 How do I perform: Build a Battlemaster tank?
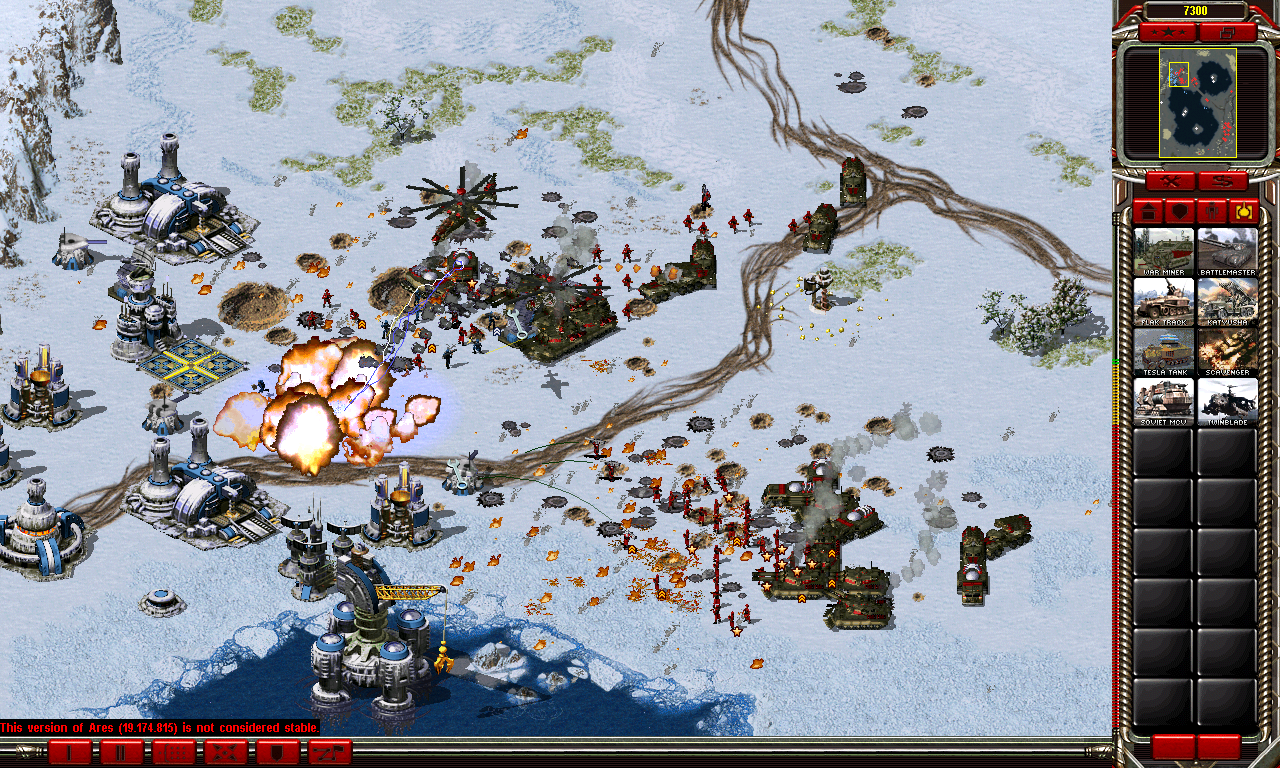pos(1227,251)
